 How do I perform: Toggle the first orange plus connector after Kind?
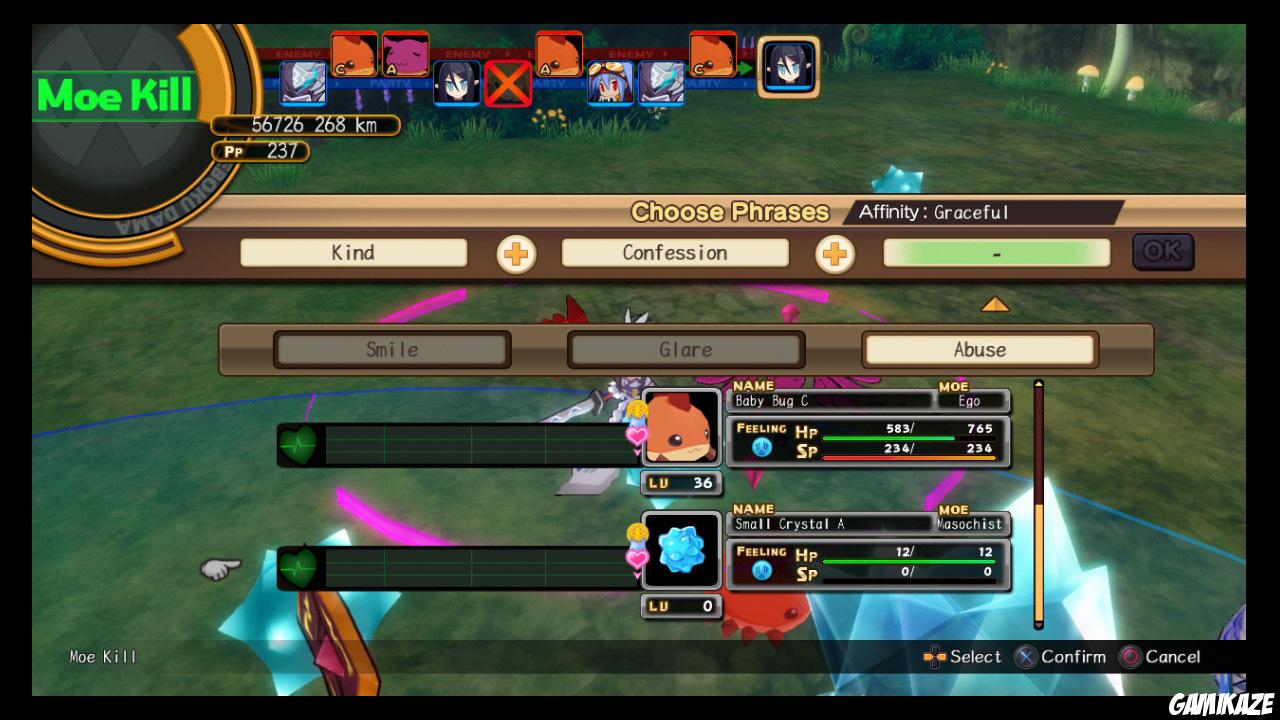517,255
